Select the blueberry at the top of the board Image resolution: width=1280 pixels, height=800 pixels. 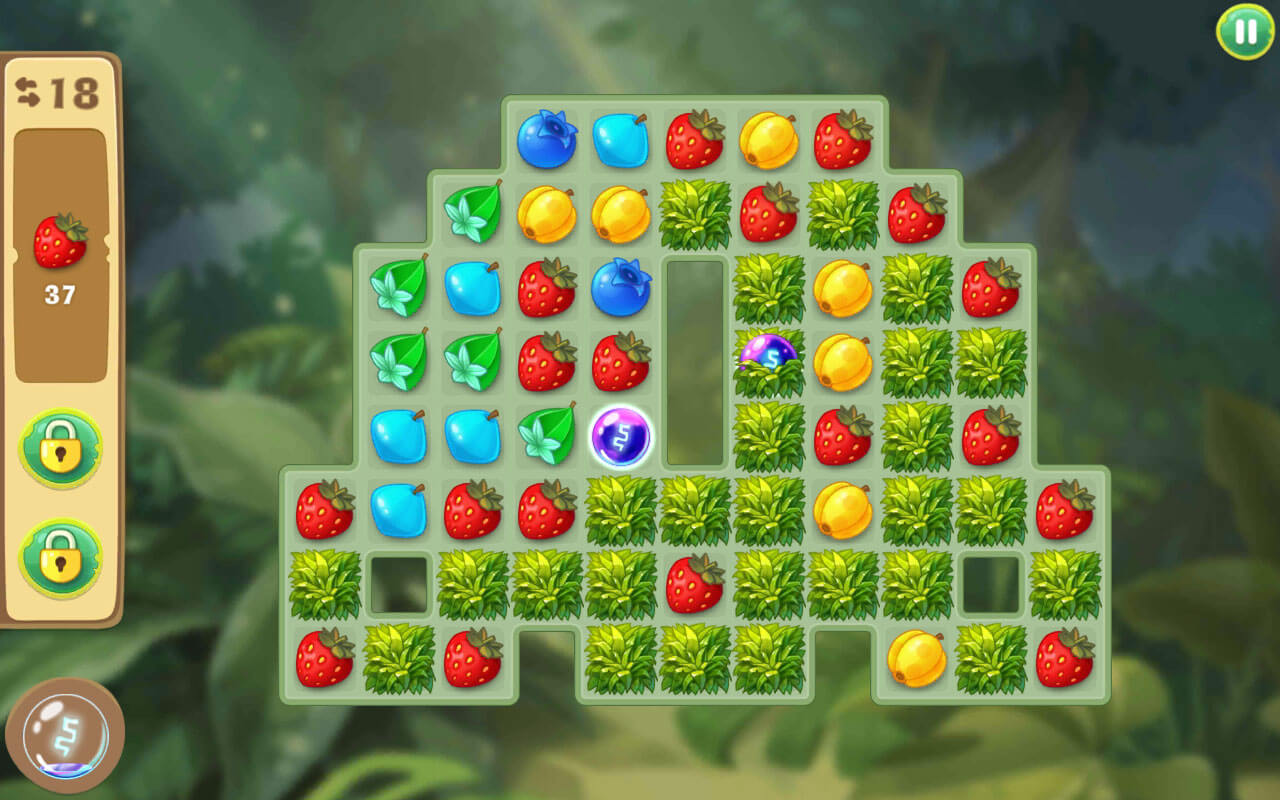tap(546, 140)
